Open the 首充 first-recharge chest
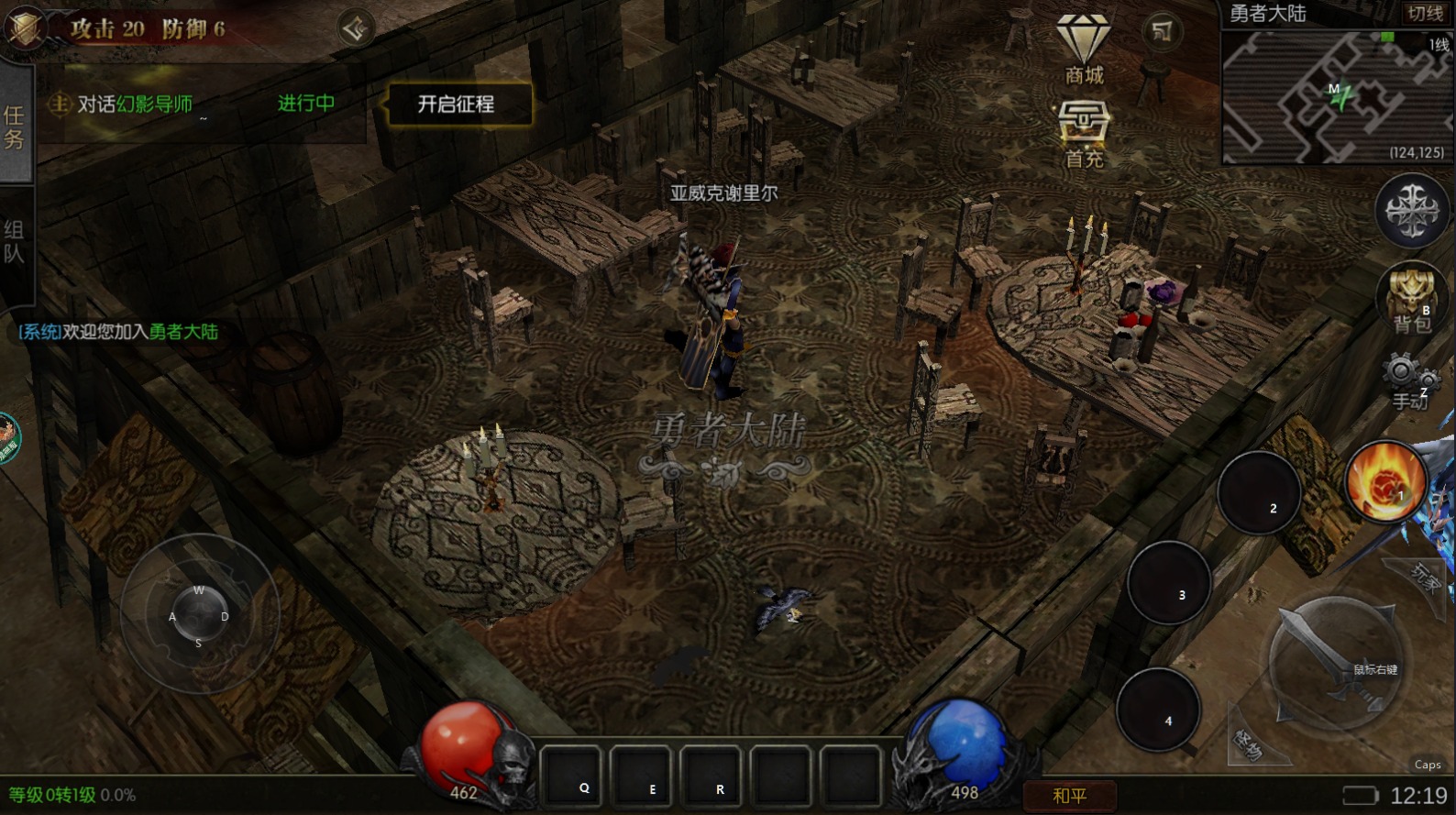Image resolution: width=1456 pixels, height=815 pixels. [1084, 134]
